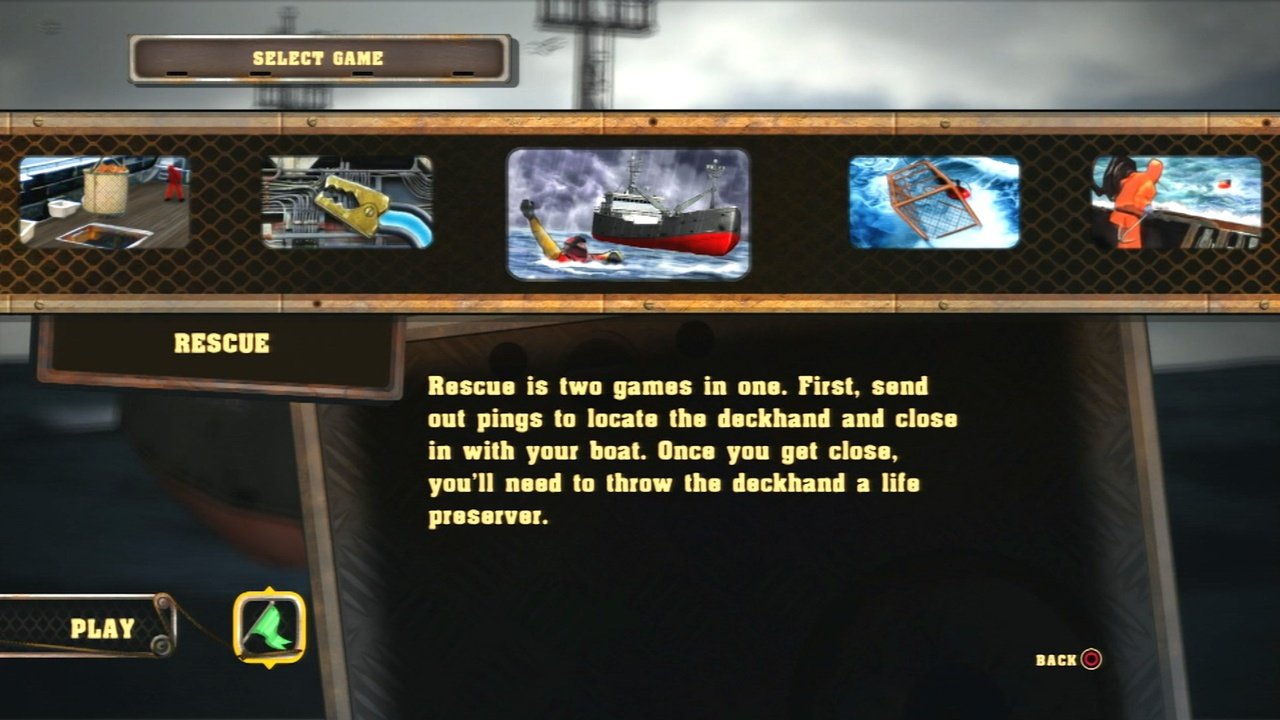1280x720 pixels.
Task: Click the red B back button icon
Action: point(1090,660)
